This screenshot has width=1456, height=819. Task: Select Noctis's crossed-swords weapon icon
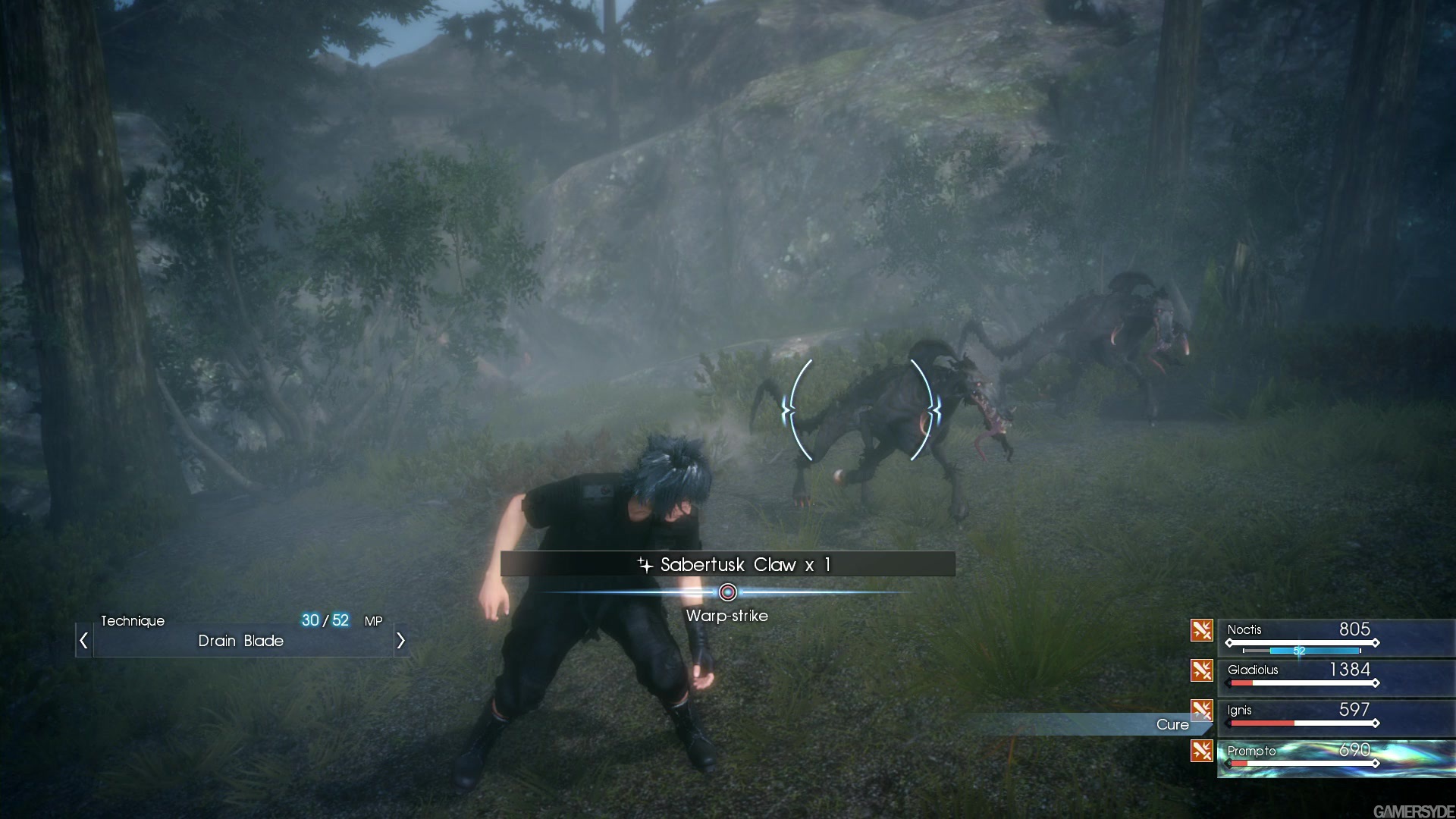click(1202, 630)
